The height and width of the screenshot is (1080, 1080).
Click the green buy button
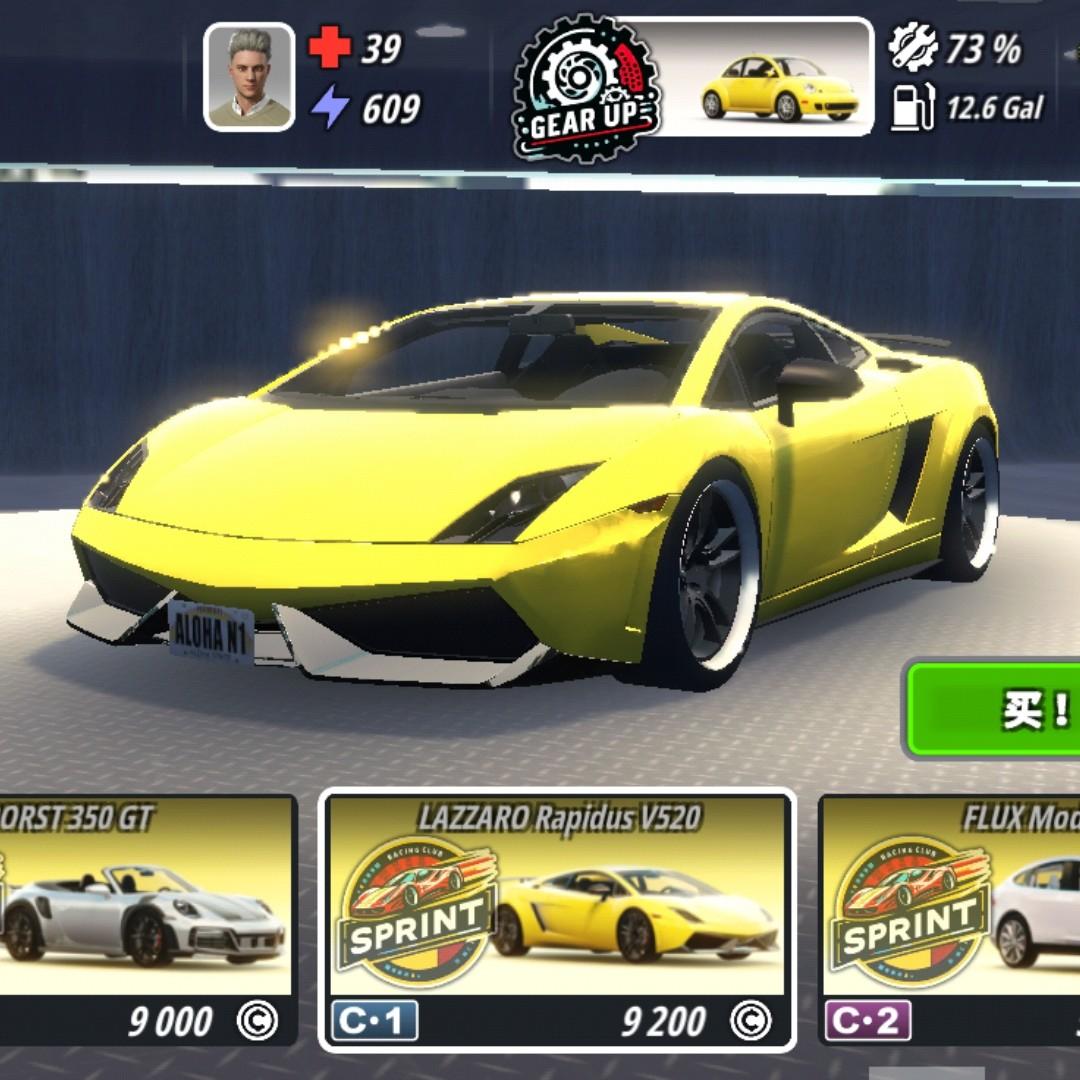coord(995,709)
